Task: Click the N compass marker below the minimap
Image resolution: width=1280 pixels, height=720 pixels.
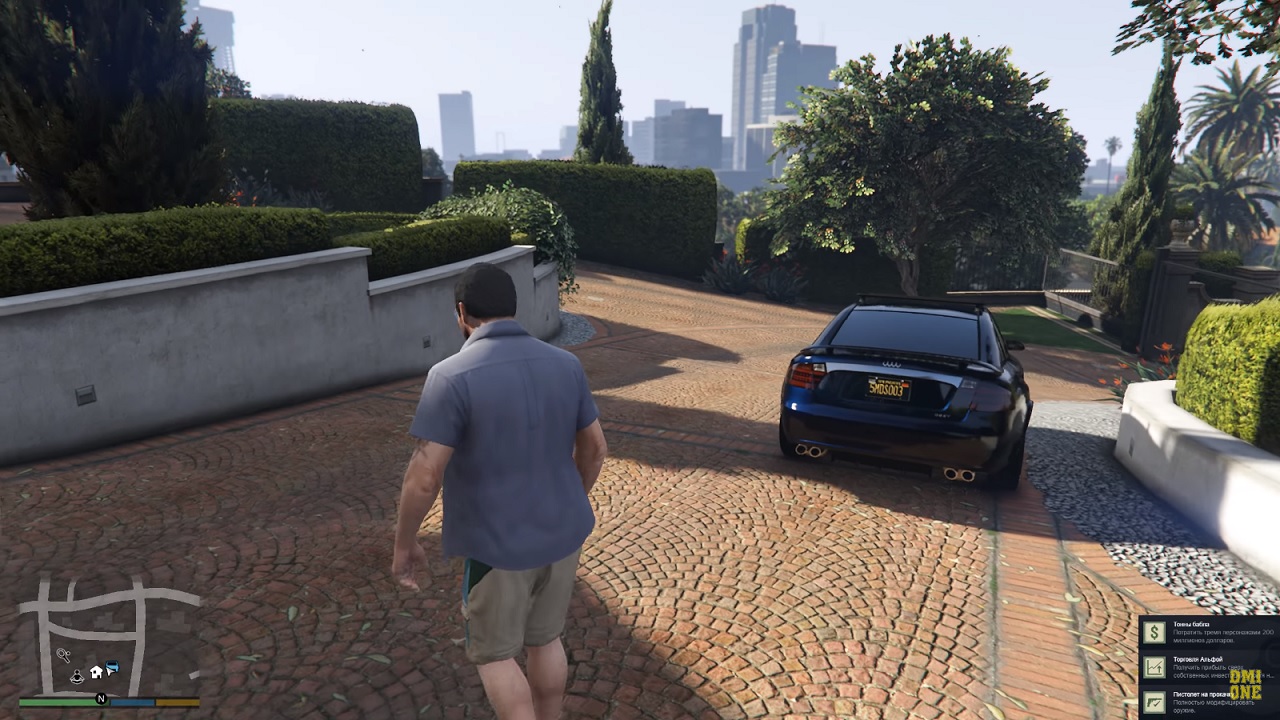Action: pyautogui.click(x=101, y=698)
